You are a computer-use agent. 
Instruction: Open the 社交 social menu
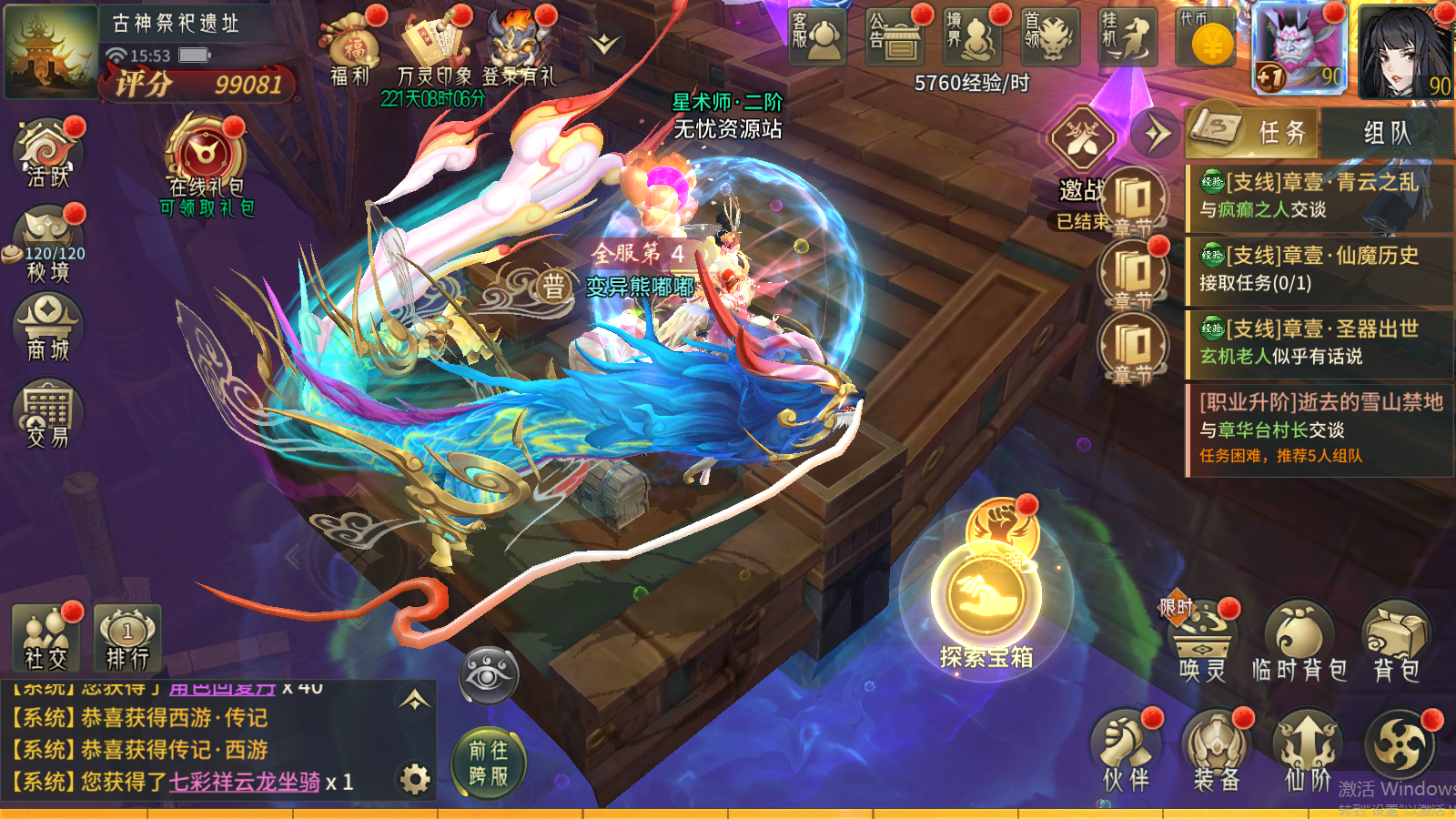tap(46, 636)
